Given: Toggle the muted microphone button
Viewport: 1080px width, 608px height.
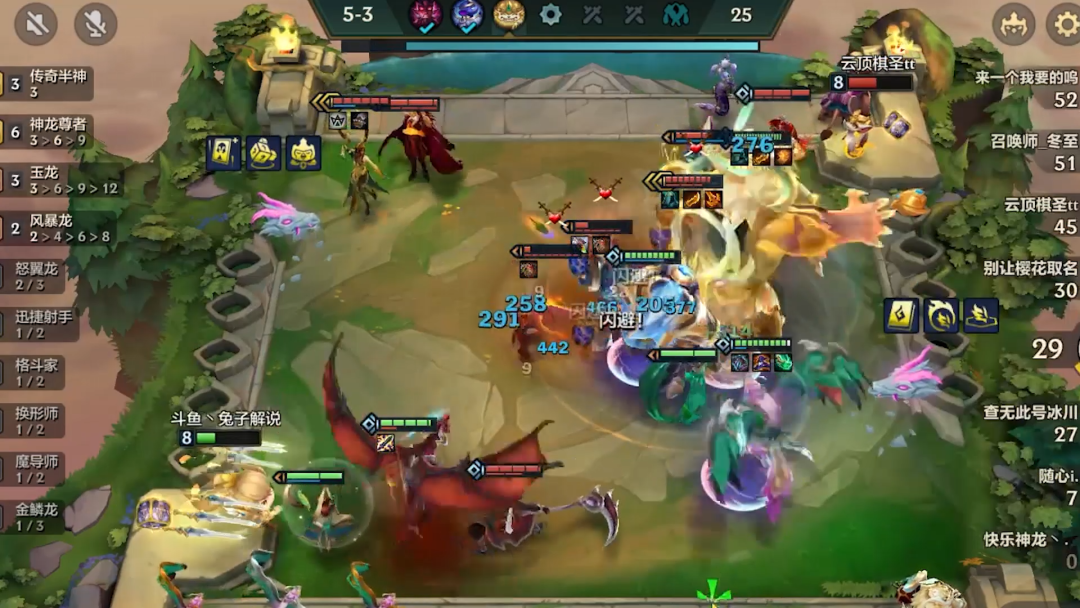Looking at the screenshot, I should click(95, 24).
